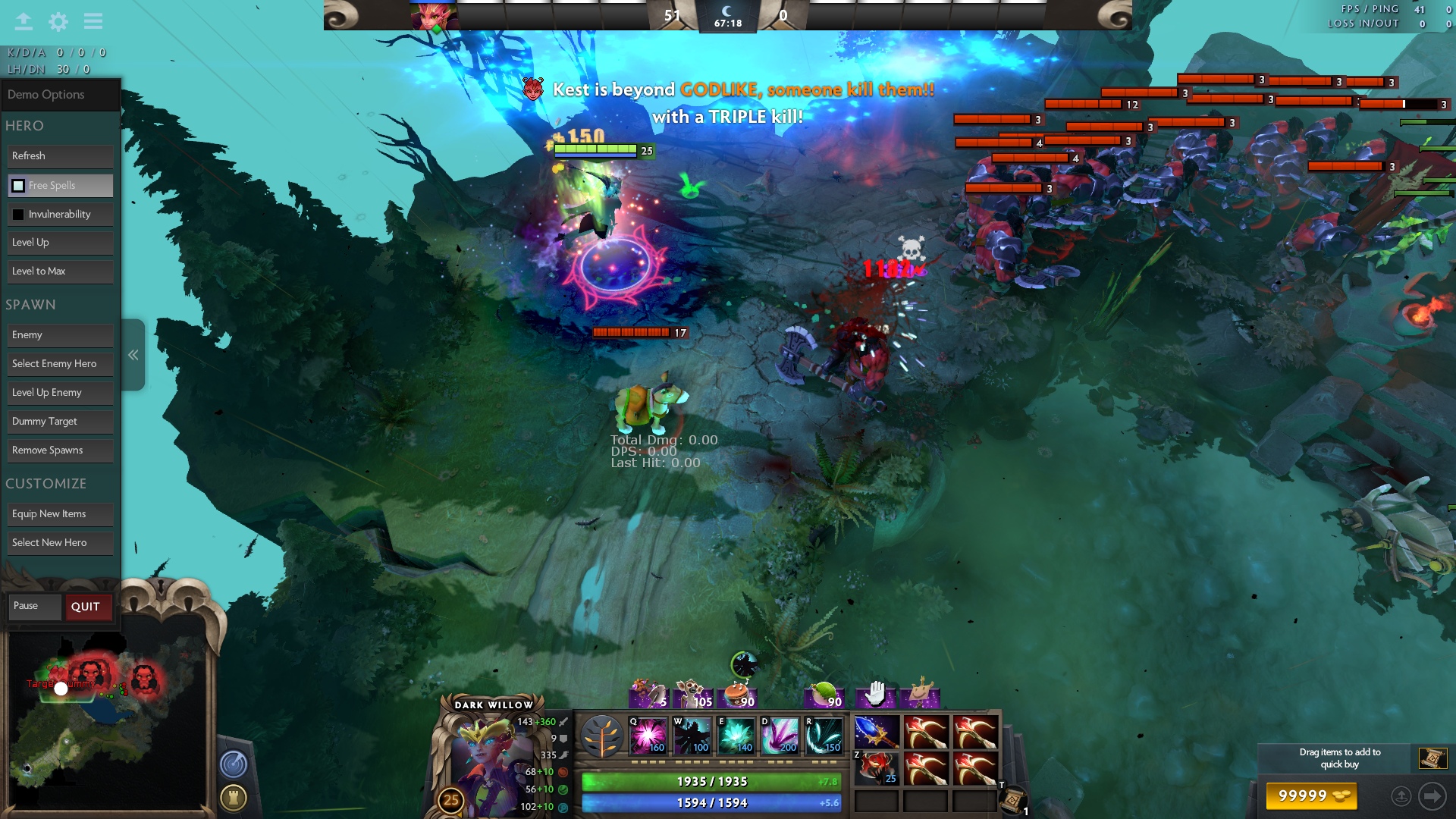Click Remove Spawns
The width and height of the screenshot is (1456, 819).
click(60, 450)
